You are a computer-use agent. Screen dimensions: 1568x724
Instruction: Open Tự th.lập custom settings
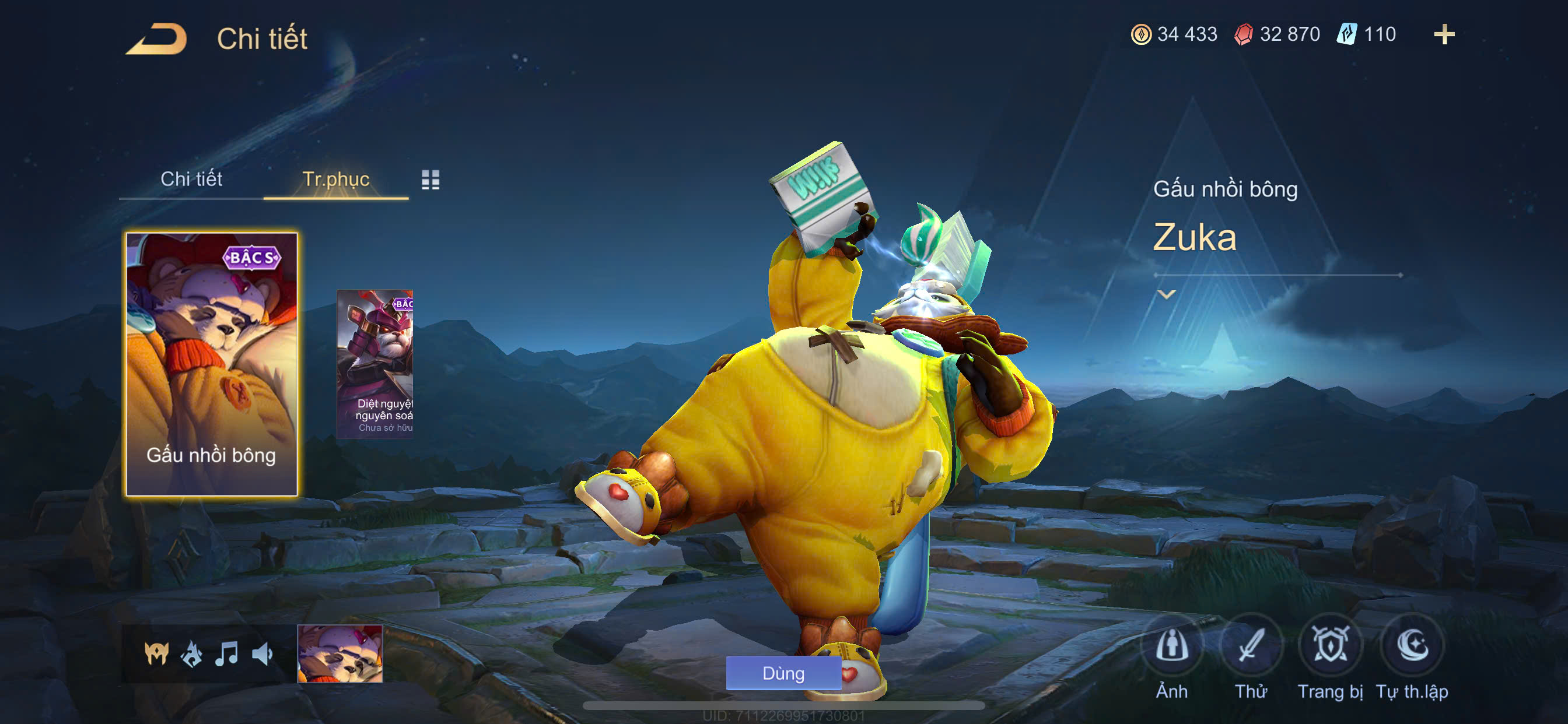[1412, 646]
